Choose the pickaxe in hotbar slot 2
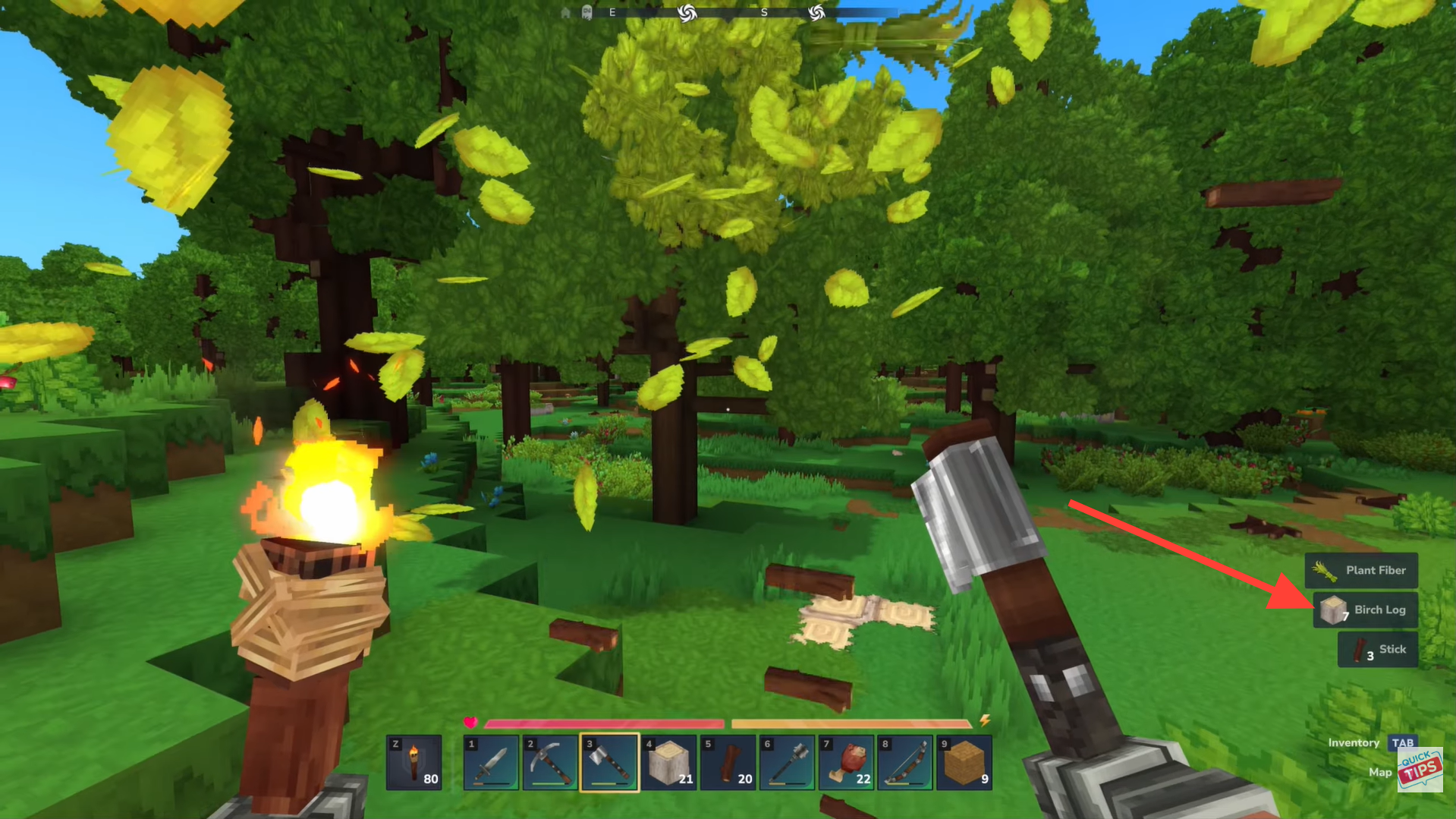 click(550, 763)
